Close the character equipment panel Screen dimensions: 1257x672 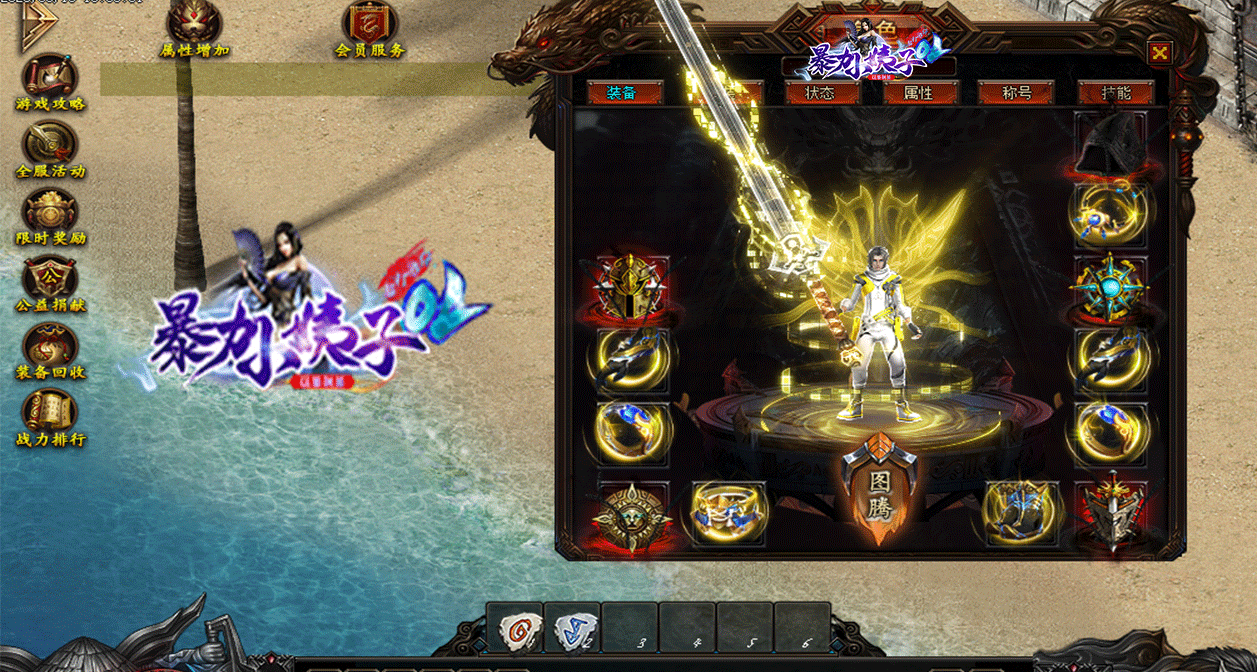[1159, 53]
